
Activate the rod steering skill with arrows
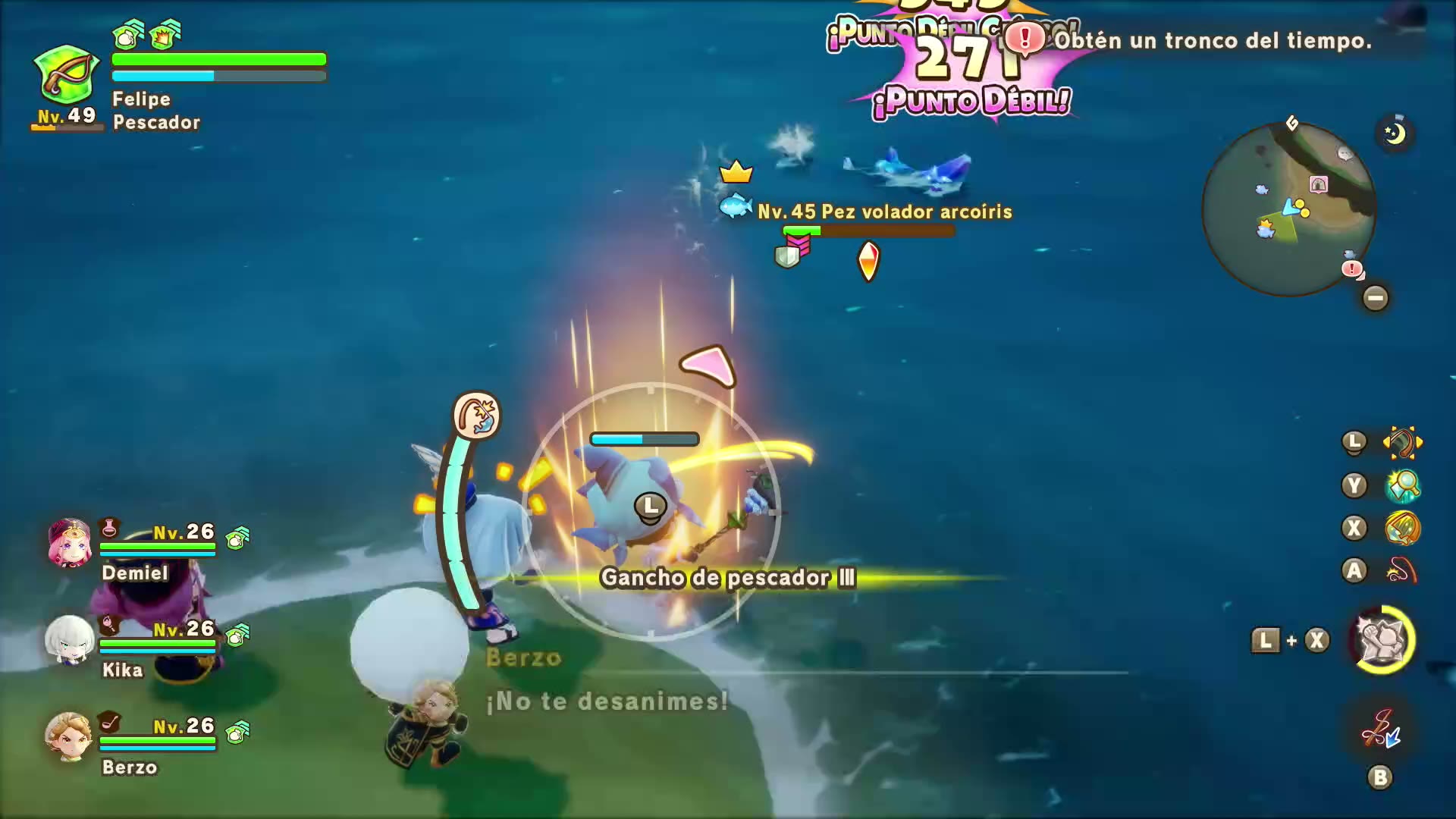click(1402, 443)
